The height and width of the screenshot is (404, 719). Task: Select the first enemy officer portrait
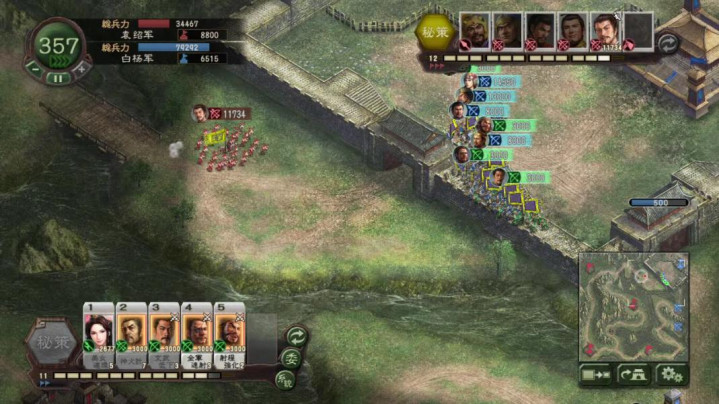click(x=474, y=30)
